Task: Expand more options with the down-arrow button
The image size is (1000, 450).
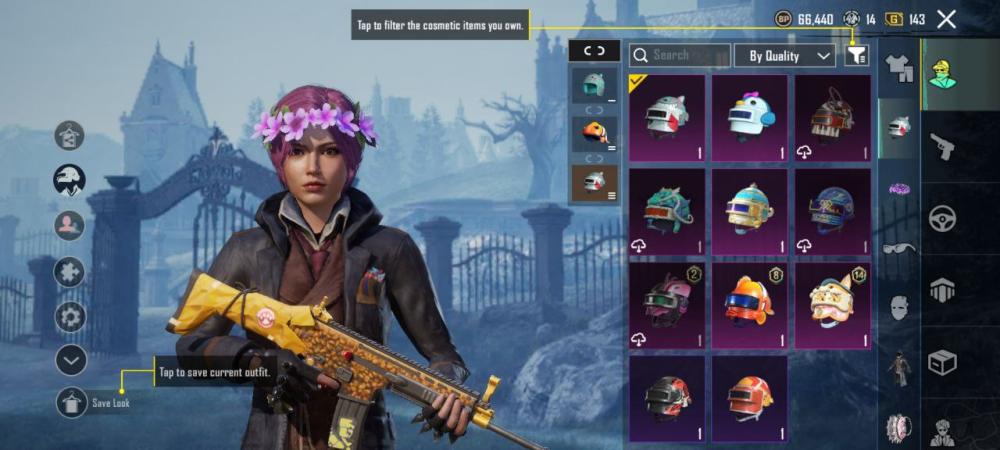Action: coord(70,359)
